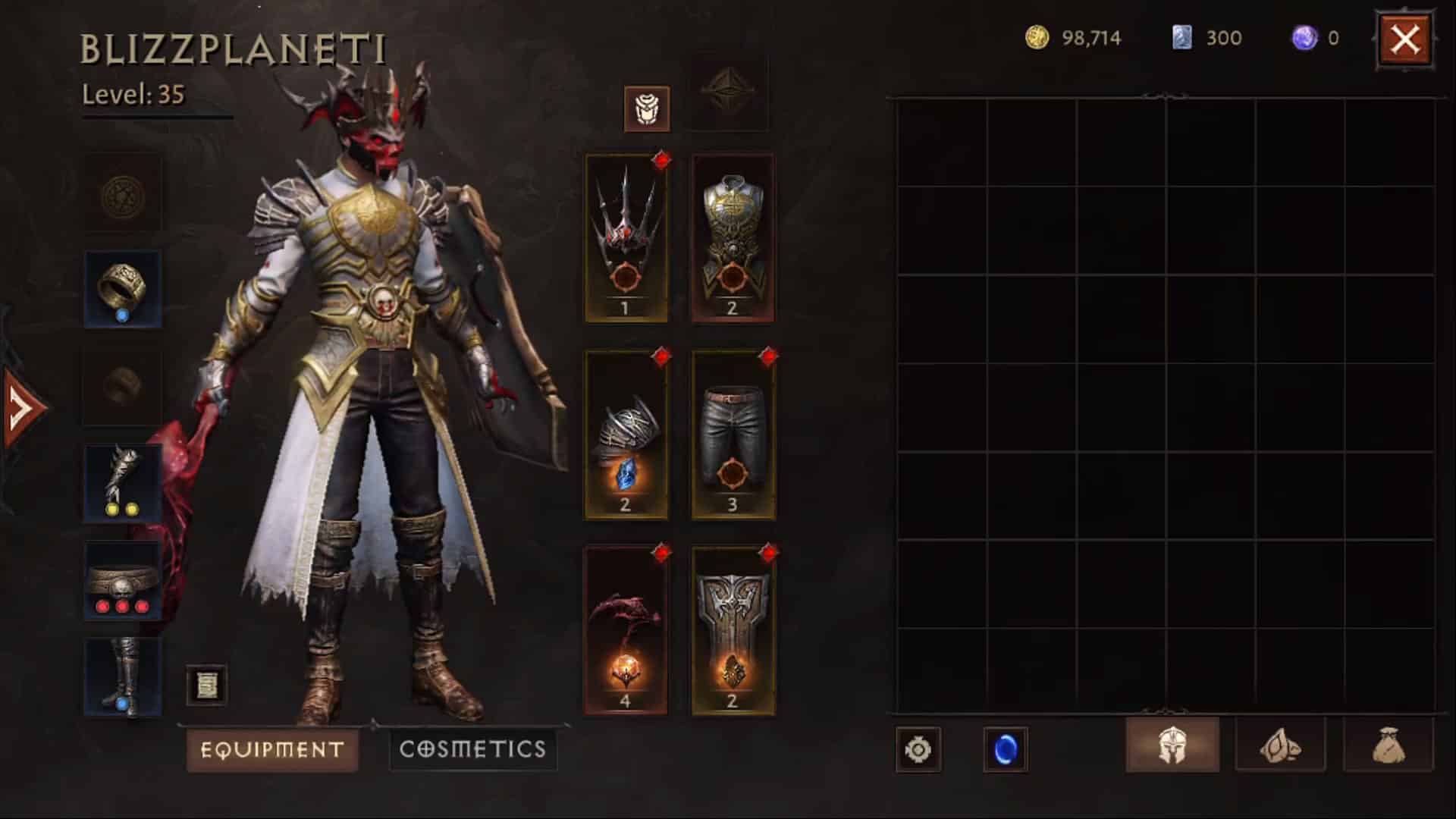Viewport: 1456px width, 819px height.
Task: Click the shield item marked 2
Action: pyautogui.click(x=733, y=629)
